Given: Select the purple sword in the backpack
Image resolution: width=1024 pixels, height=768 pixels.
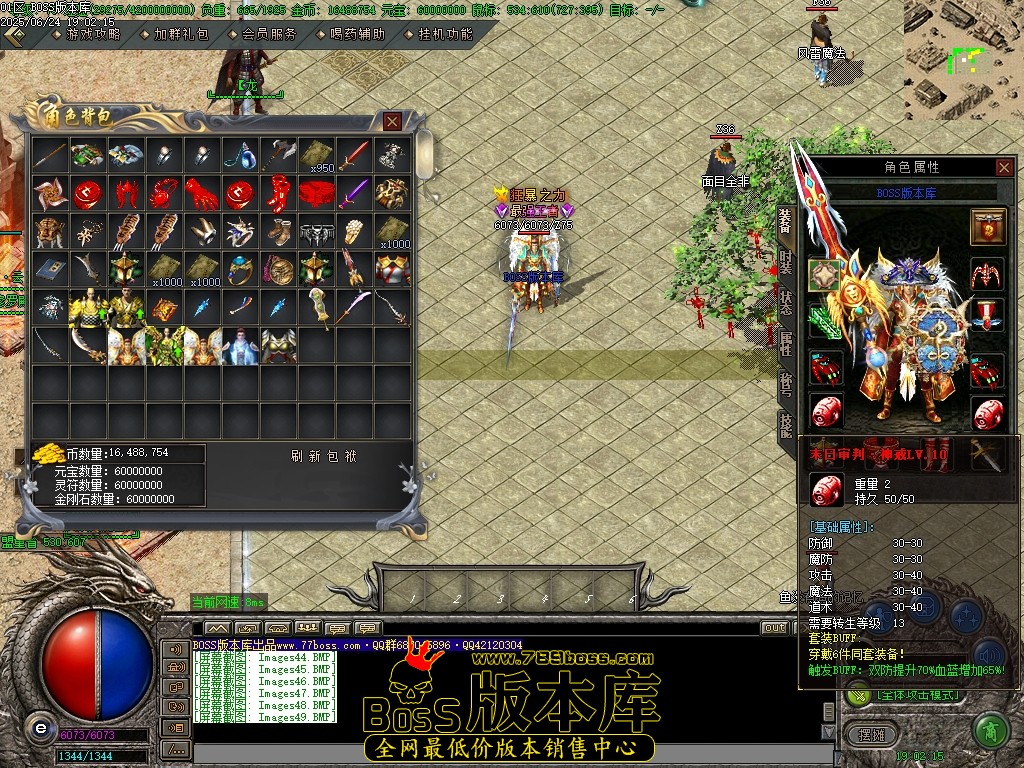Looking at the screenshot, I should tap(354, 193).
